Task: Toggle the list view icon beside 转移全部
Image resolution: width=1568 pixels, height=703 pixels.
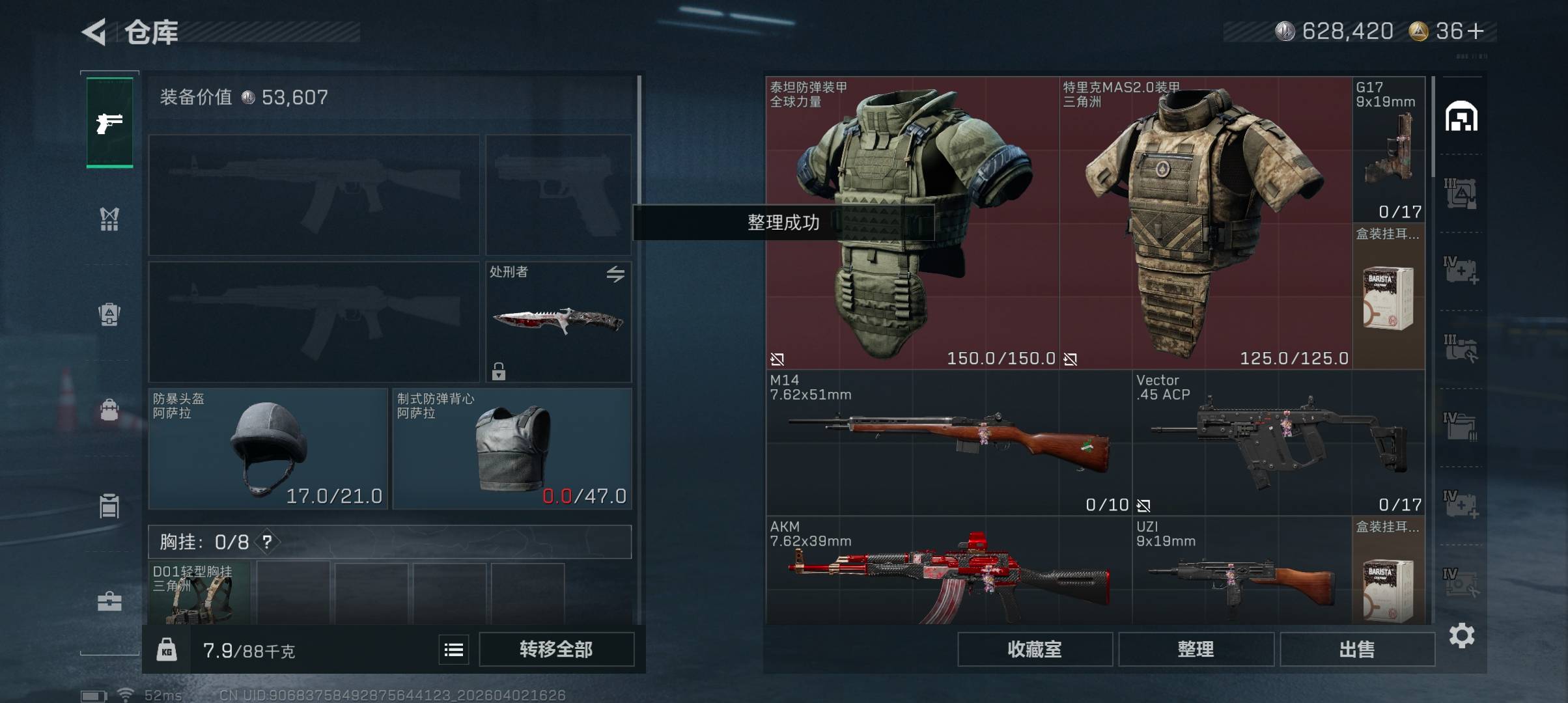Action: 453,650
